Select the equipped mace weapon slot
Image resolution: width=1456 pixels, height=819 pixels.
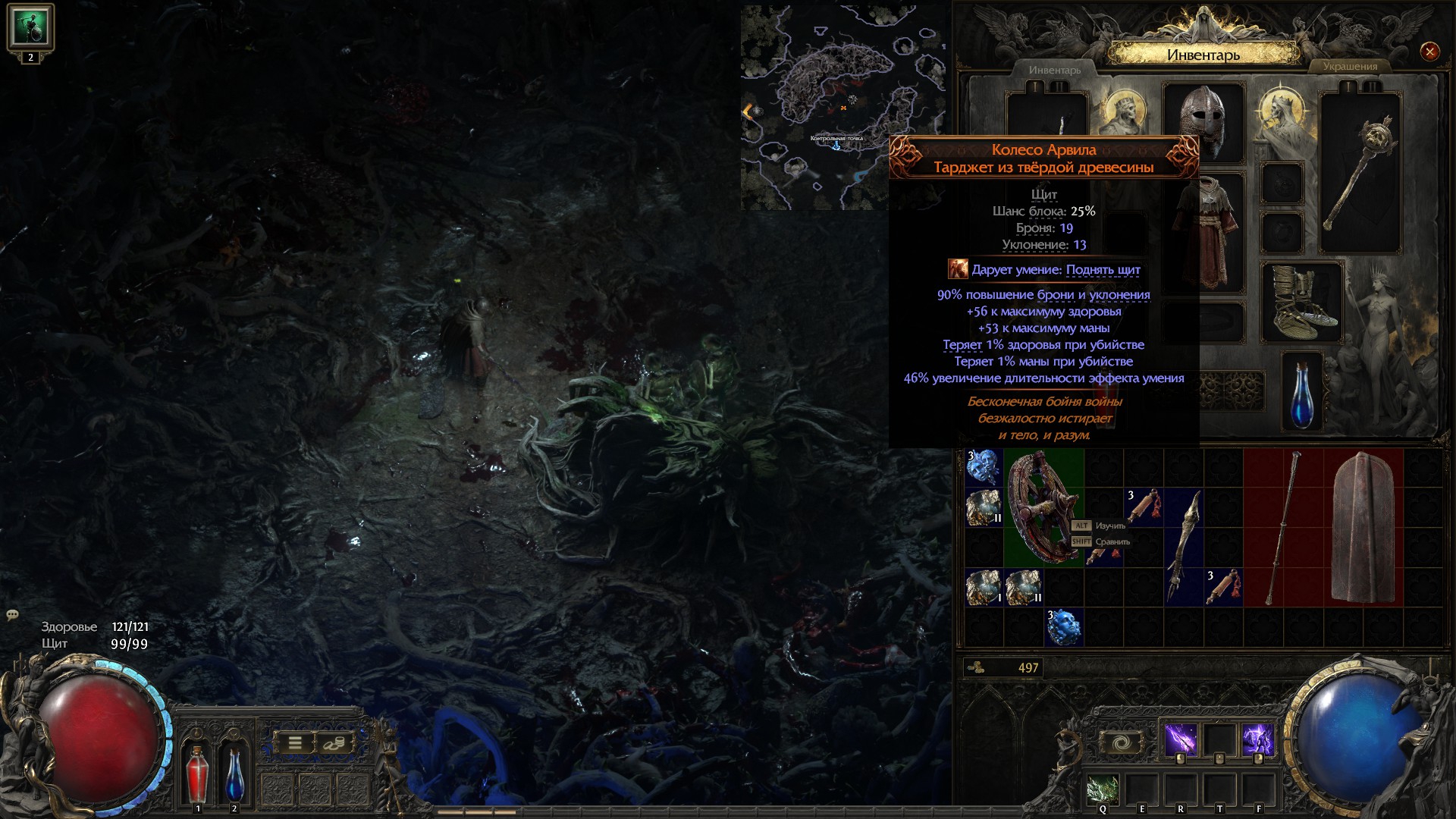coord(1360,173)
